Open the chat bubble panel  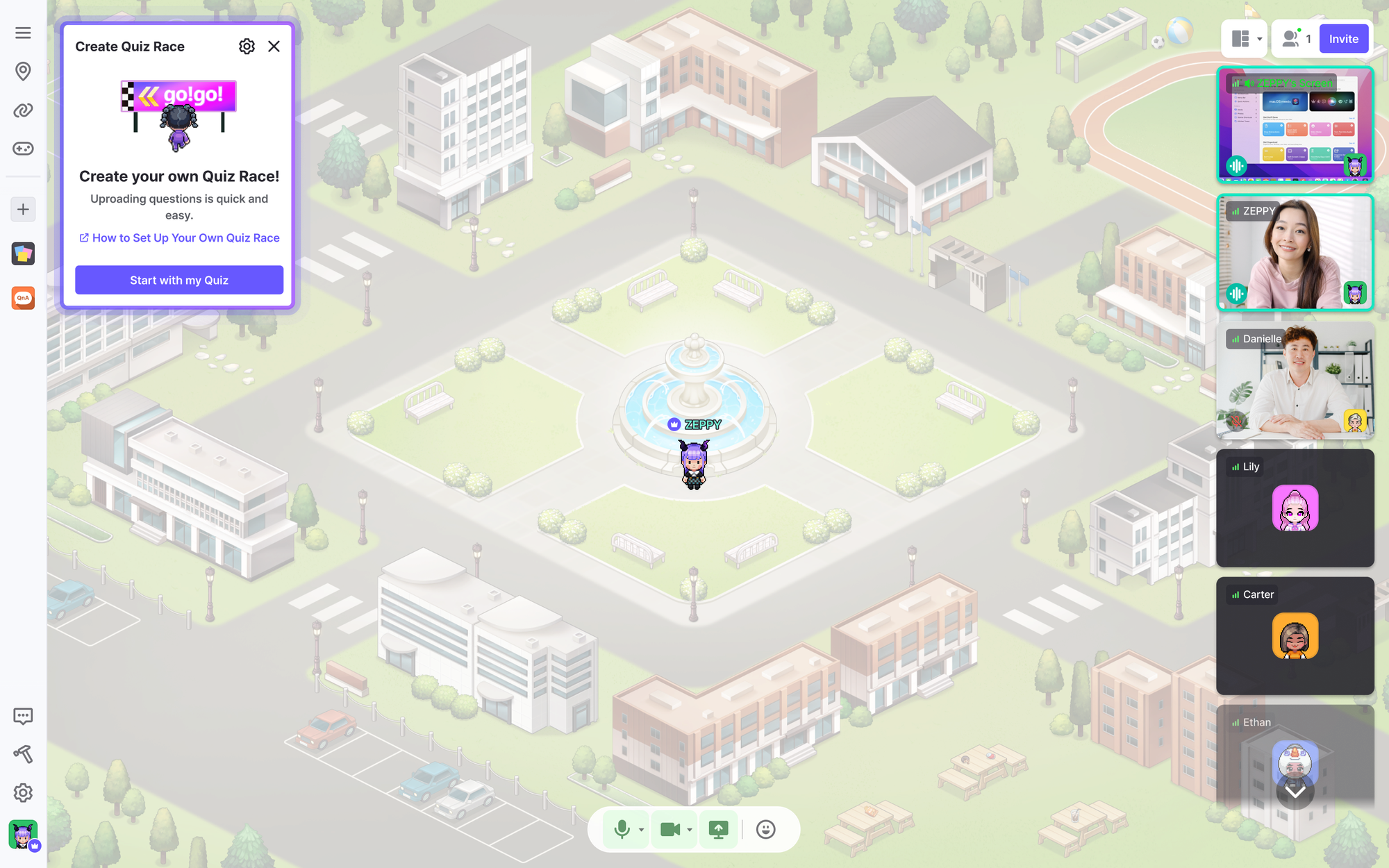[x=23, y=716]
